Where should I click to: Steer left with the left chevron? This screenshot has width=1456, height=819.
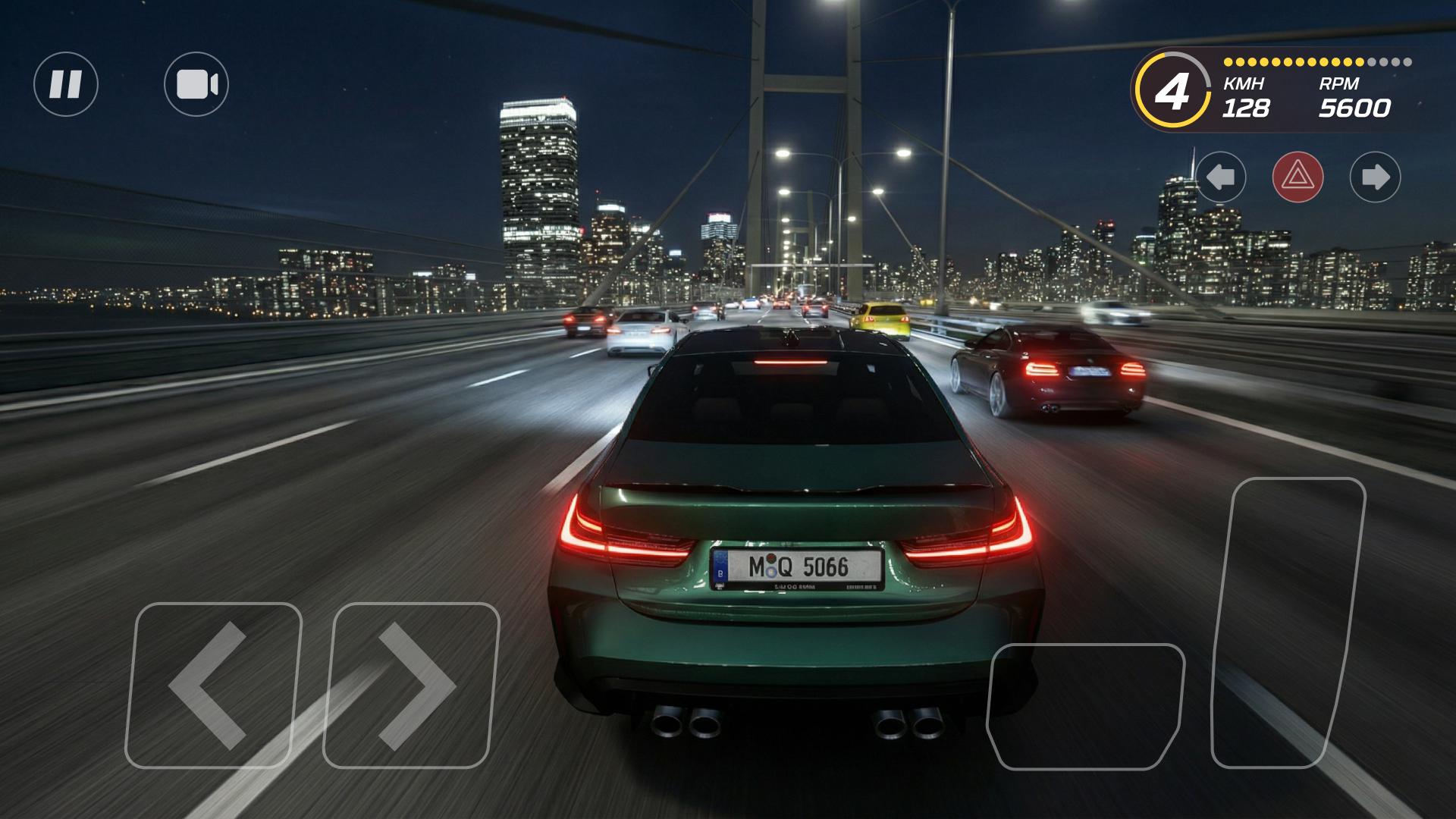coord(212,685)
